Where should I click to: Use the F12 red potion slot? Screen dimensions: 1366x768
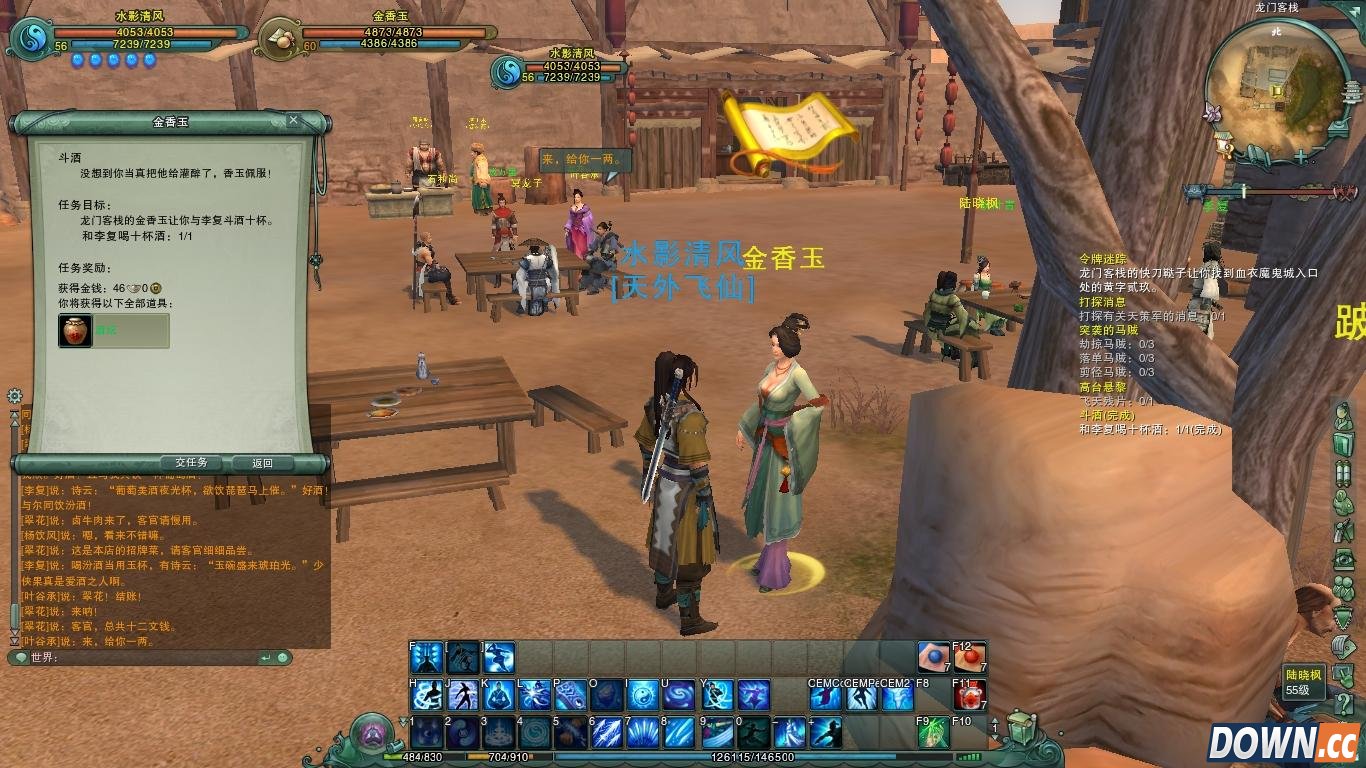(x=968, y=658)
